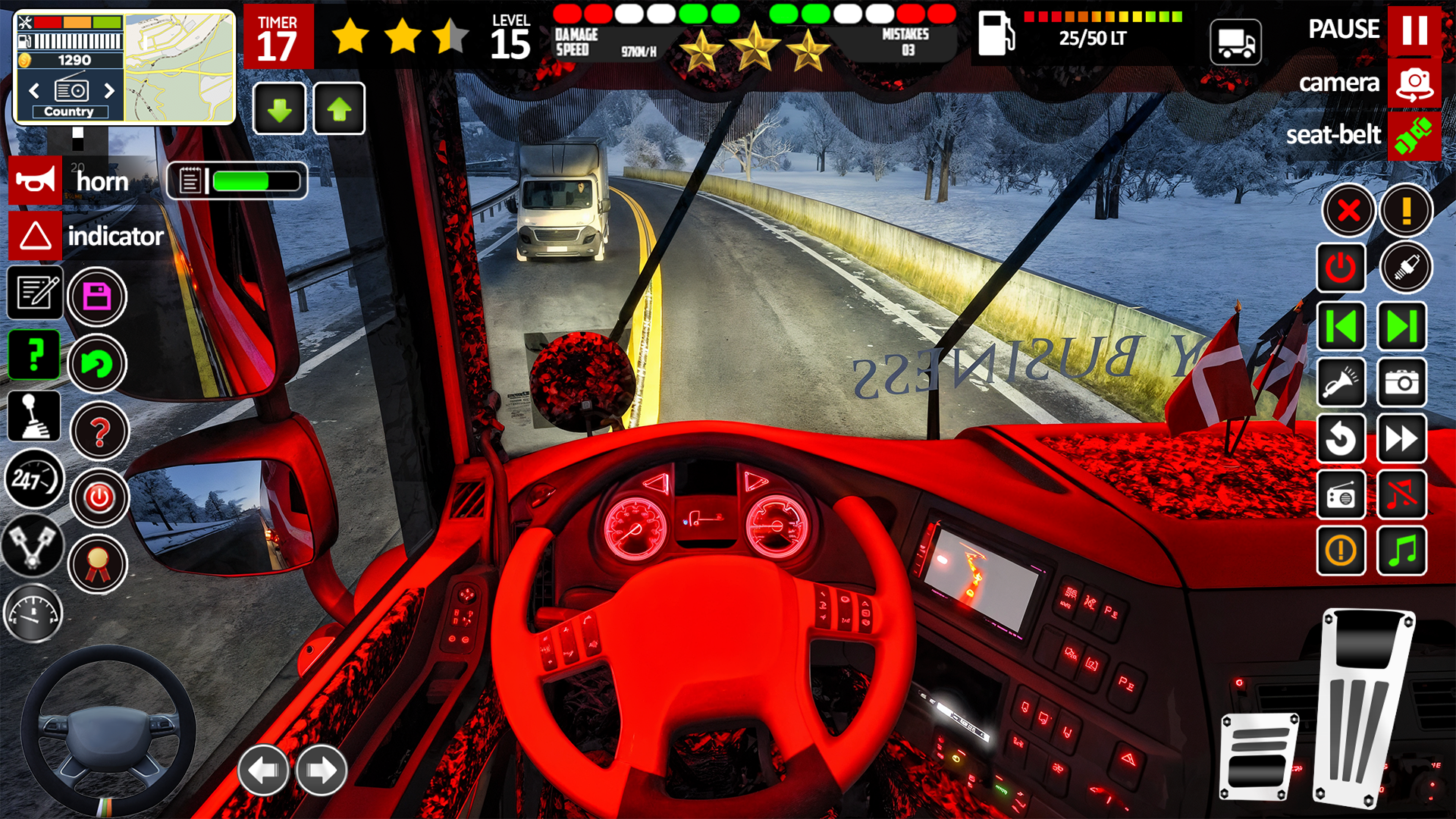The height and width of the screenshot is (819, 1456).
Task: Open the minimap
Action: coord(180,67)
